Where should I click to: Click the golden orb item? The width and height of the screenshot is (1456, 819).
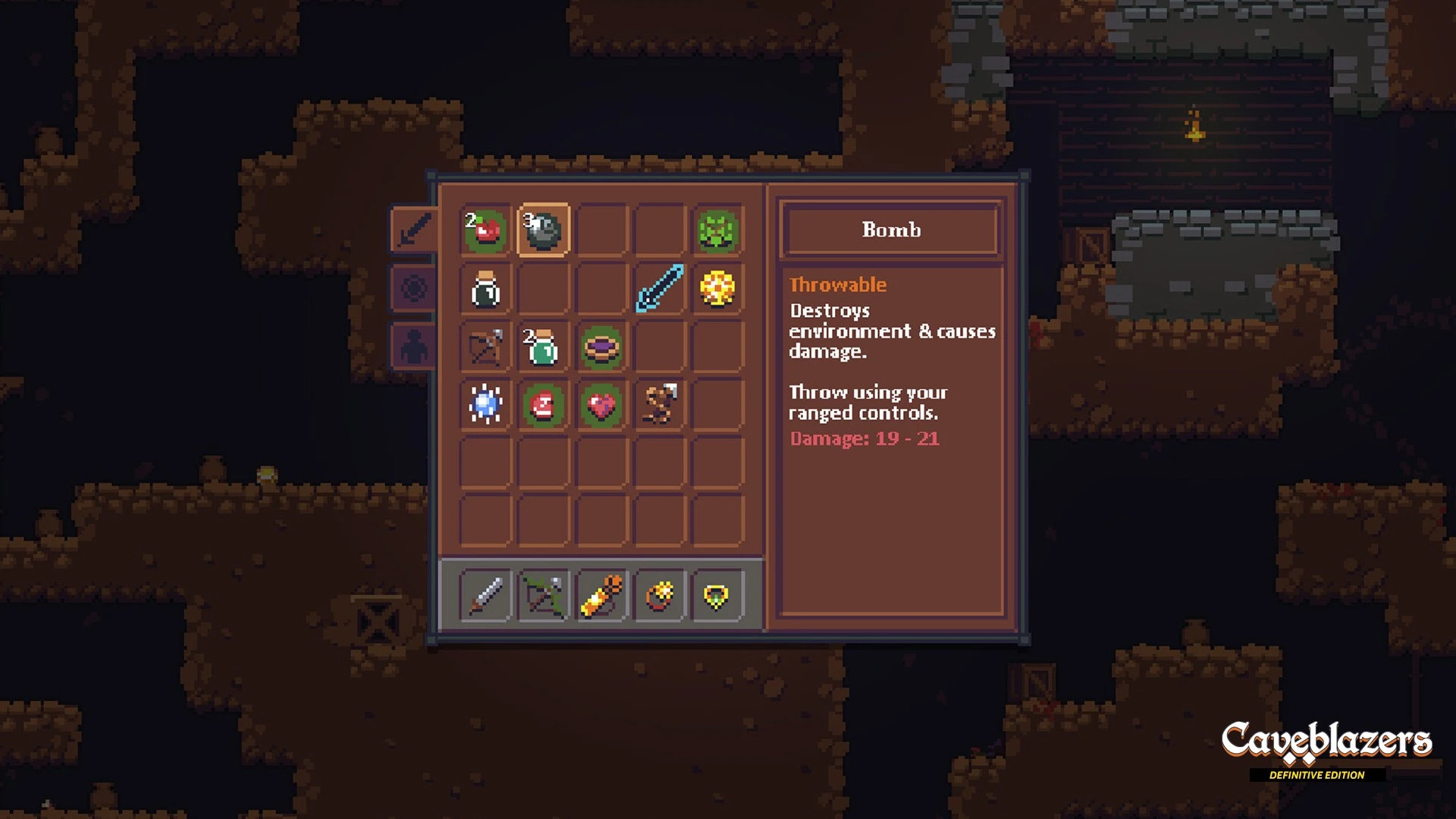[717, 289]
